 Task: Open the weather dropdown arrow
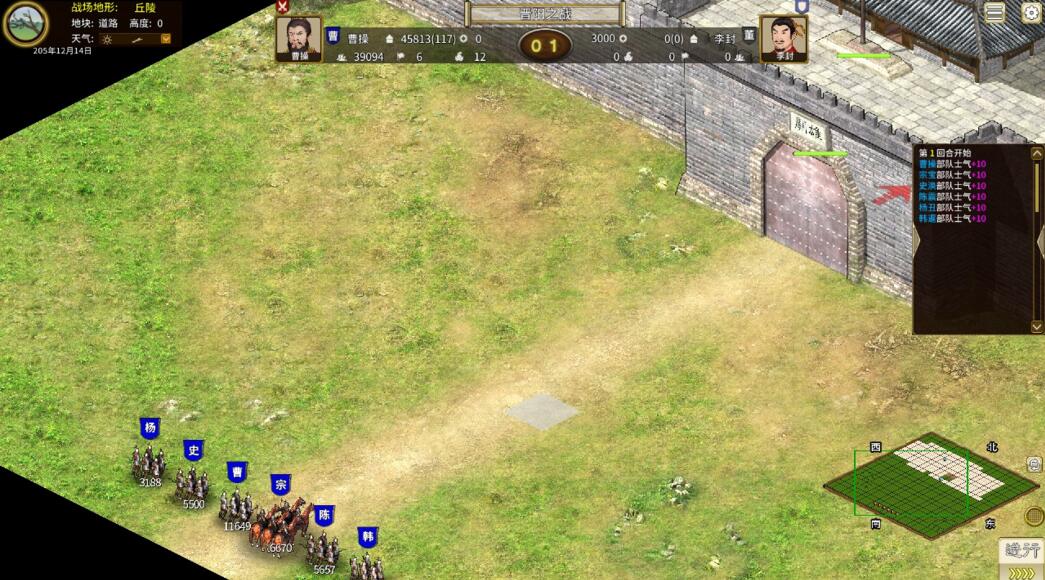[166, 39]
